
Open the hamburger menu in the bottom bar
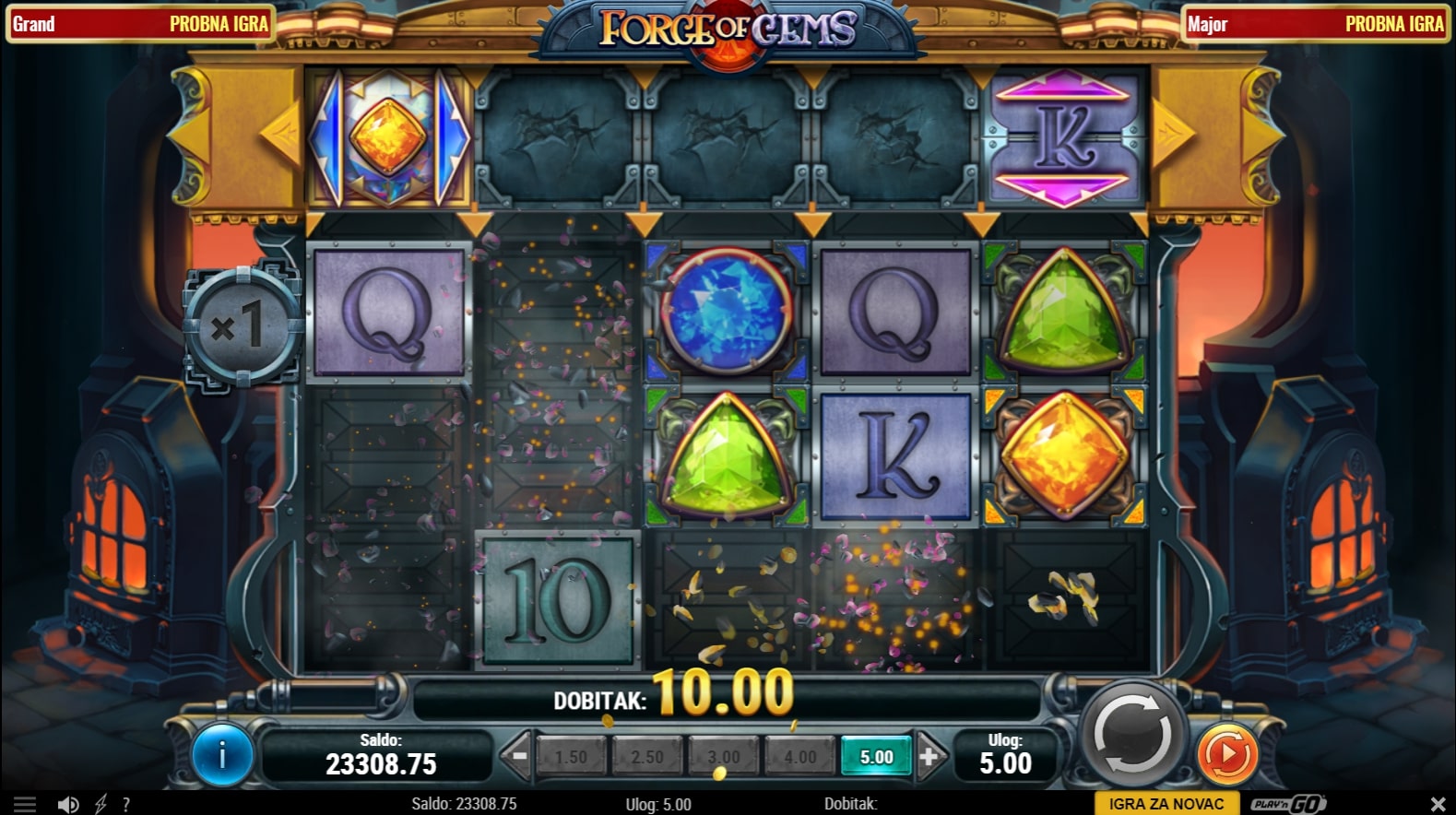[x=25, y=805]
